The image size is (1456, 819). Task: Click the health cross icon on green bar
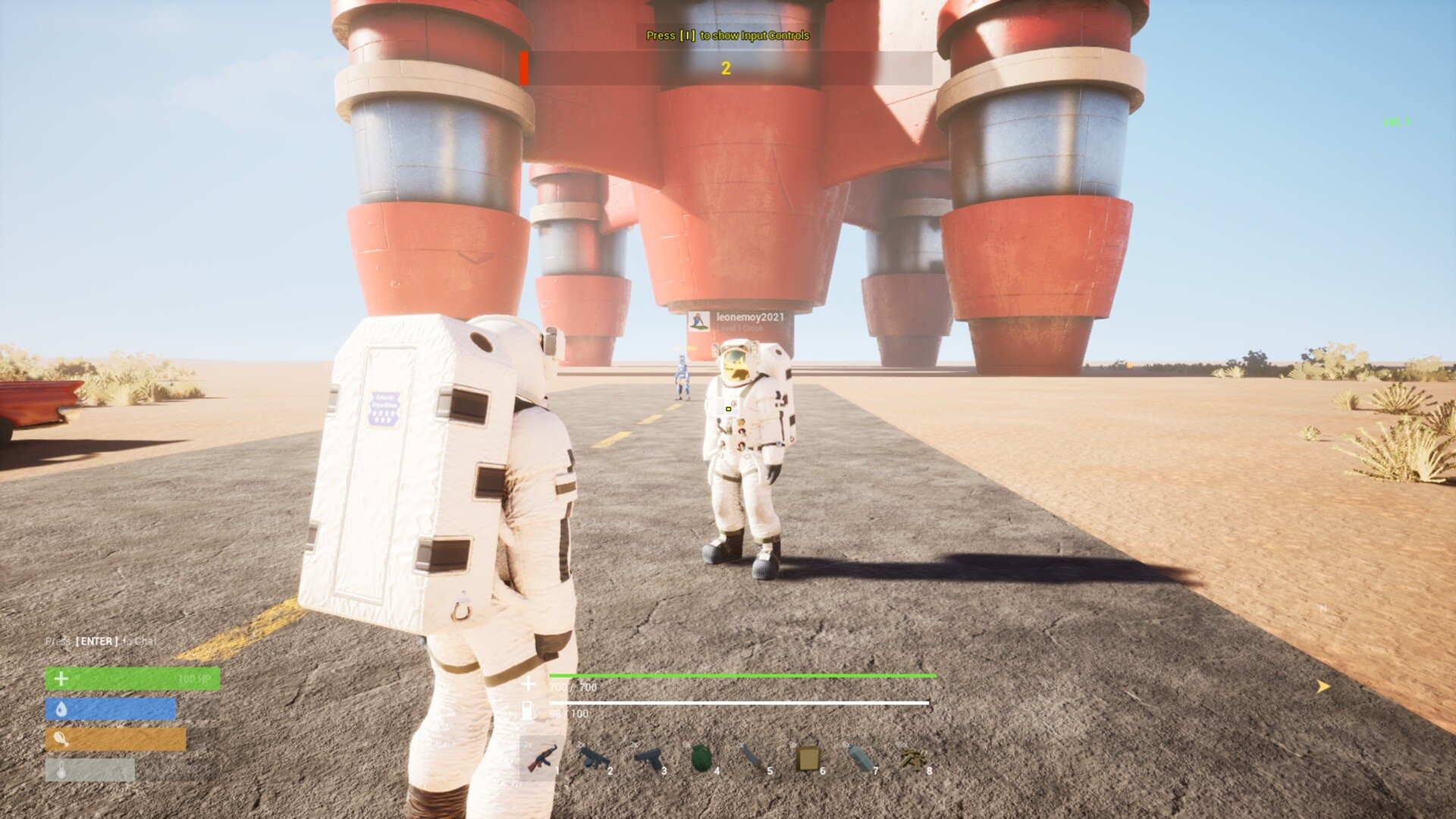click(61, 679)
